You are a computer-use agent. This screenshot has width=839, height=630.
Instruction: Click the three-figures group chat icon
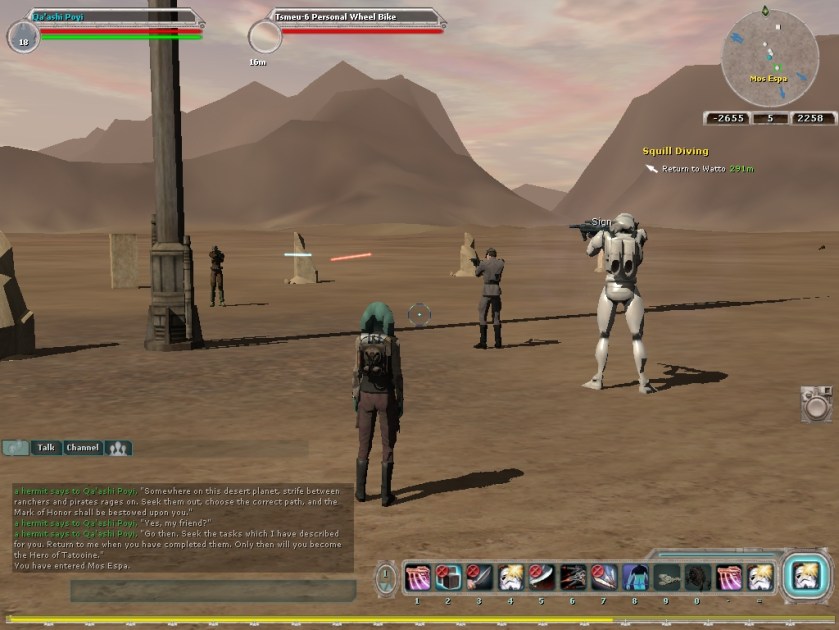[x=118, y=448]
